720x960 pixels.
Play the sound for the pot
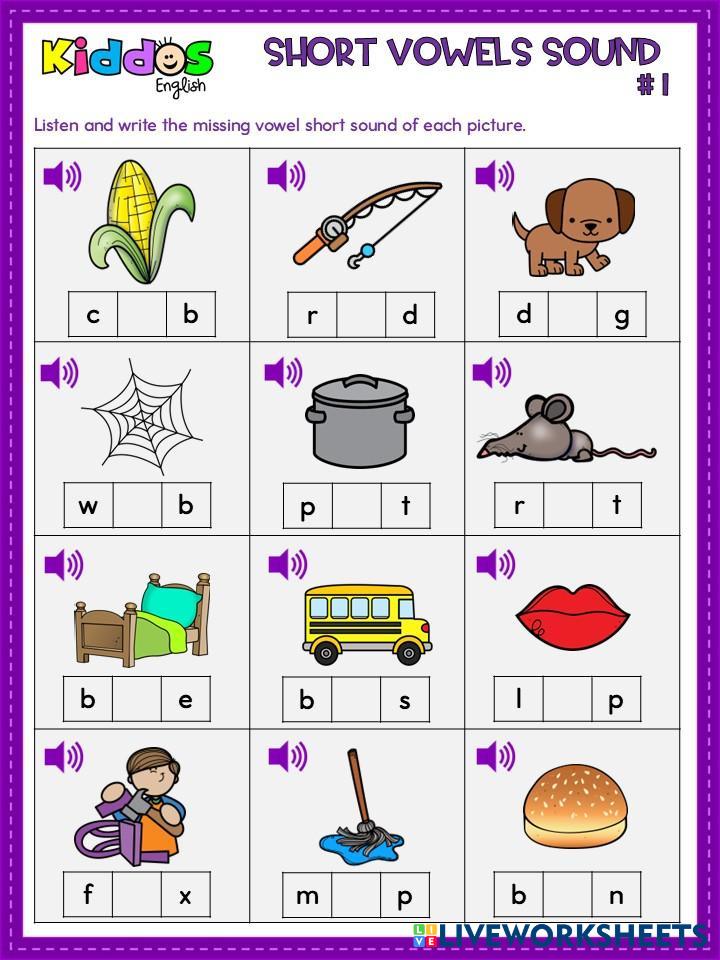click(283, 373)
